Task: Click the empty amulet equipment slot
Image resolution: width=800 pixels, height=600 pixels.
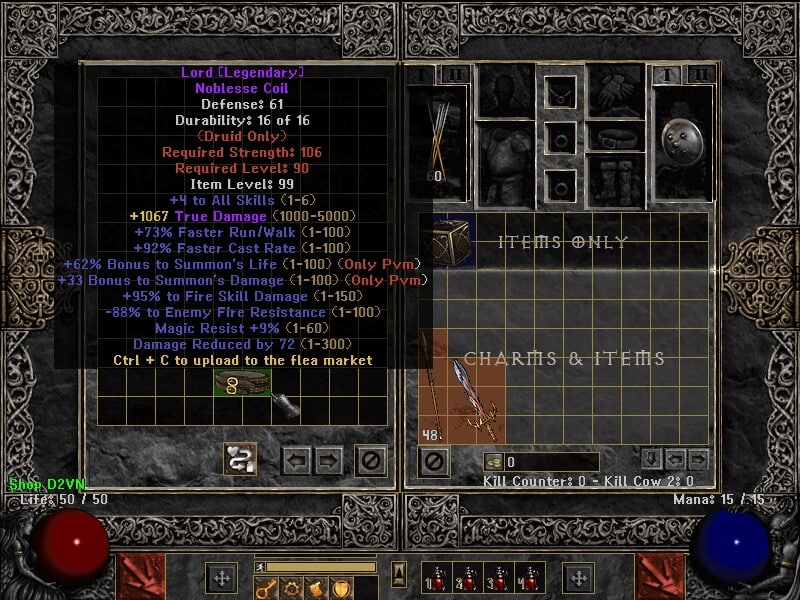Action: (x=560, y=91)
